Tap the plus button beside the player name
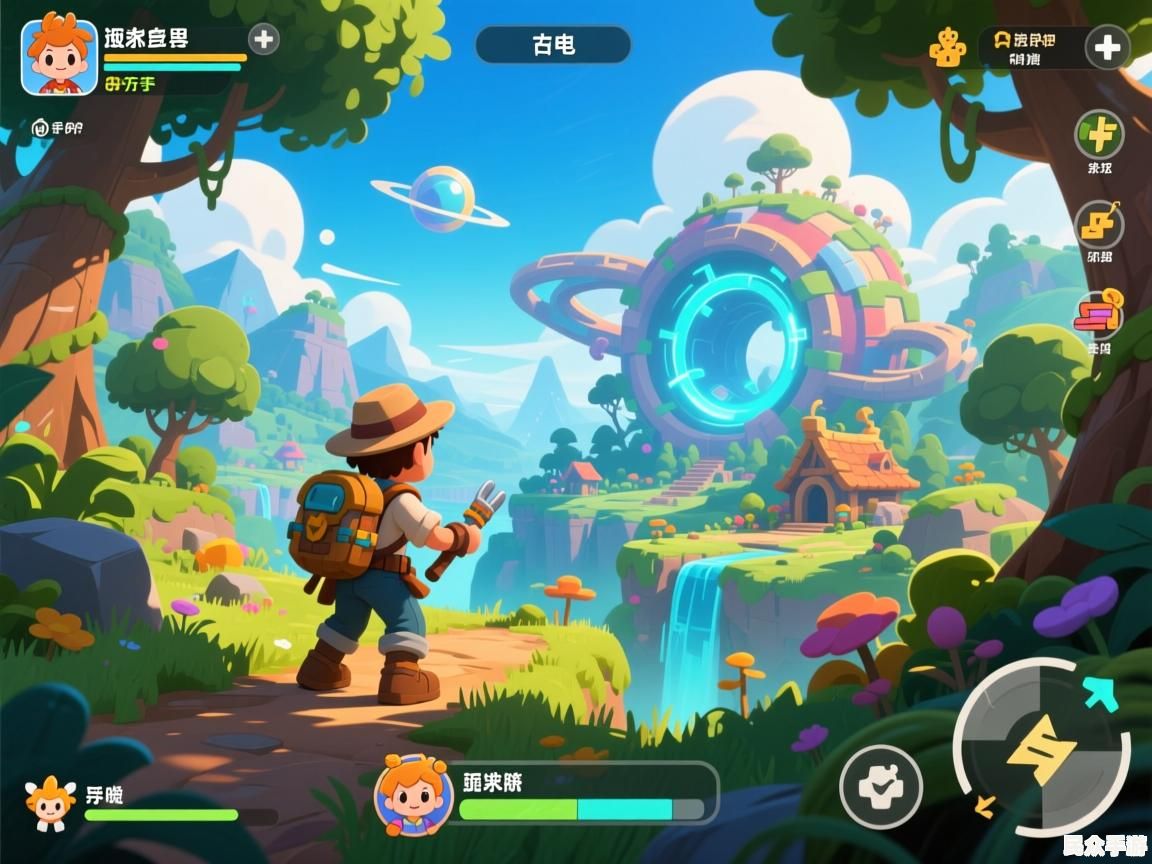 click(x=263, y=40)
